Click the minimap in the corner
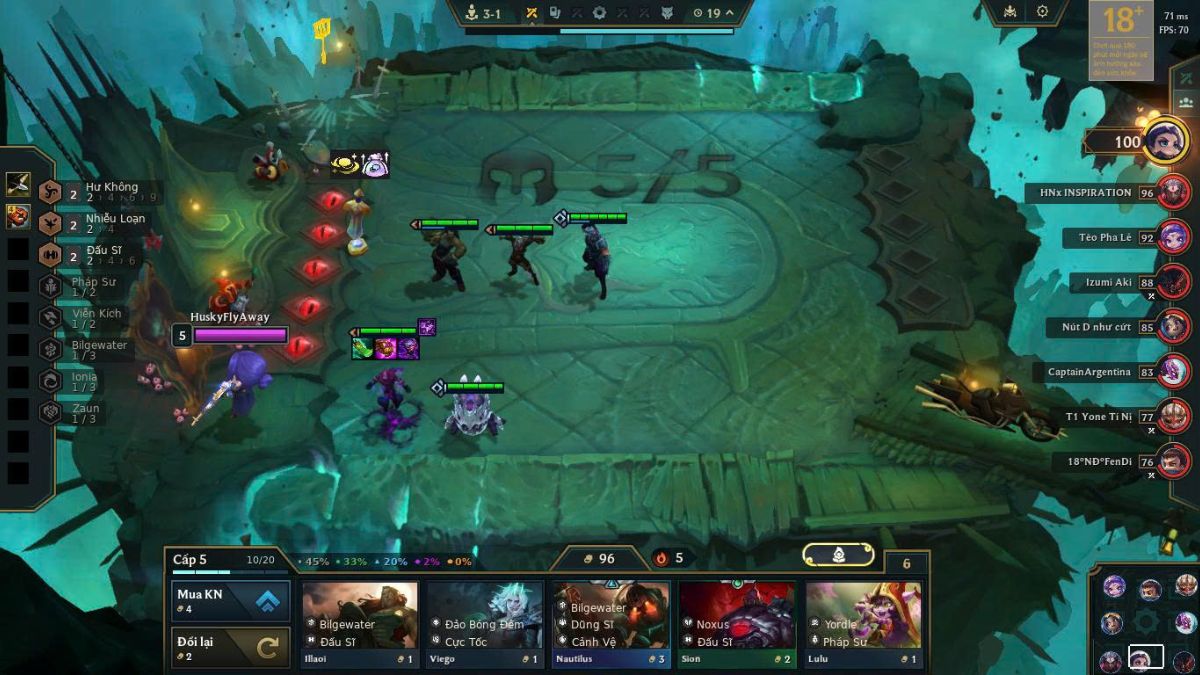The width and height of the screenshot is (1200, 675). pyautogui.click(x=1145, y=620)
